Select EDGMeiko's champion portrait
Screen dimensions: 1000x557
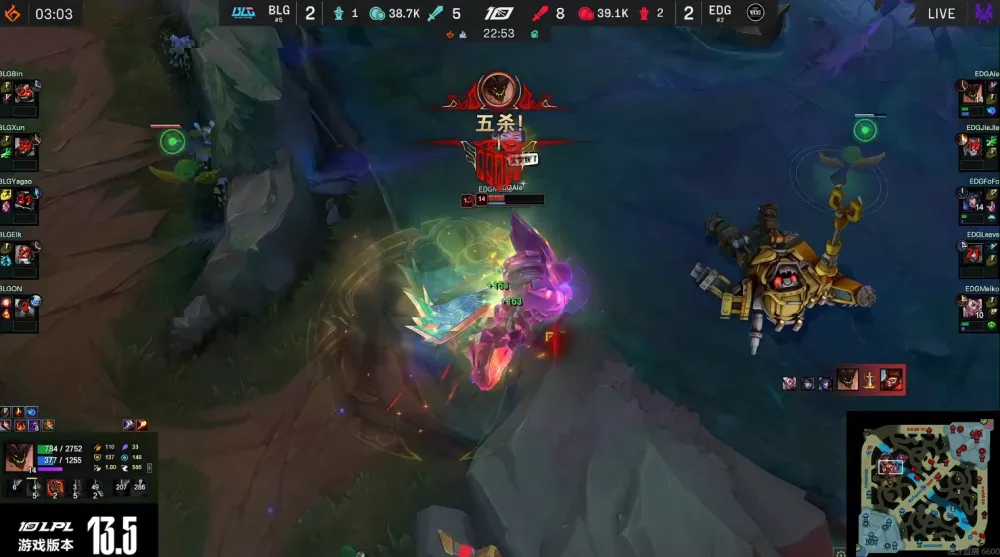tap(973, 306)
